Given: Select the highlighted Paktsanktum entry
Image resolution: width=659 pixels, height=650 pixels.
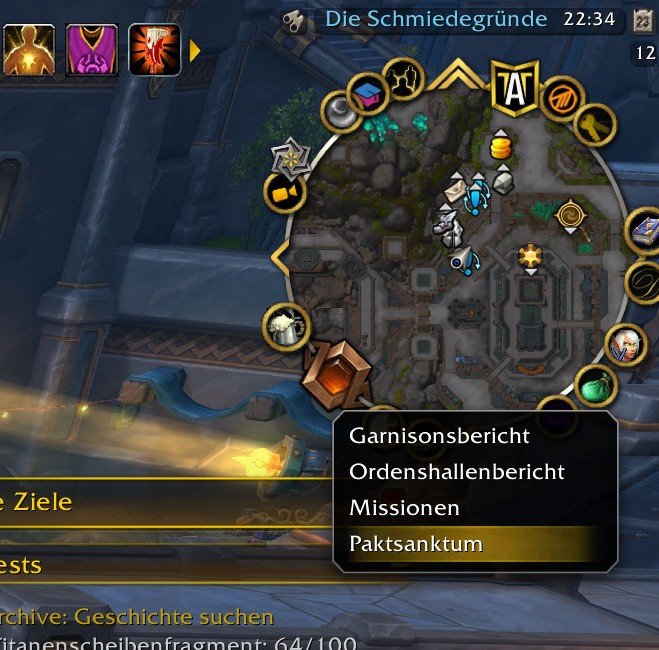Looking at the screenshot, I should (416, 544).
